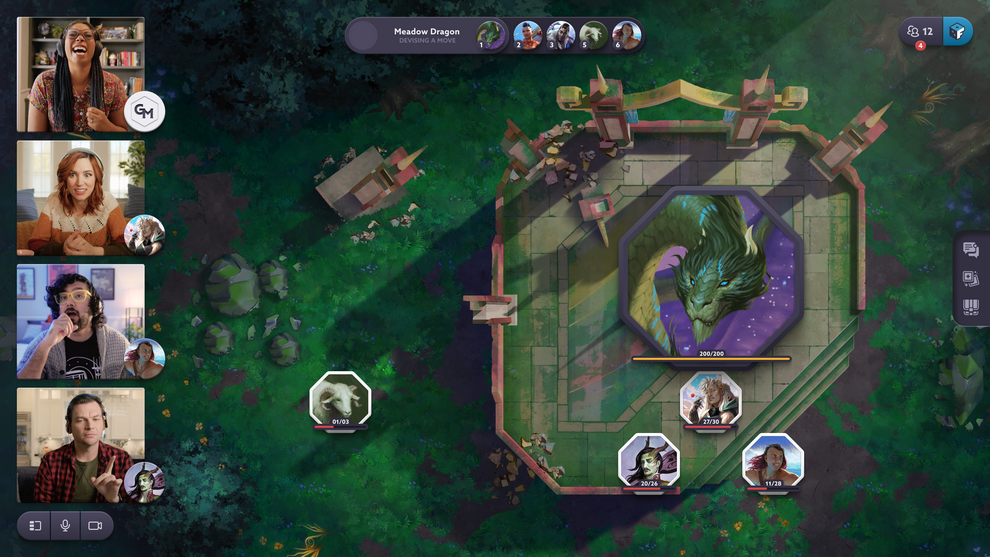
Task: Select the sheep token with 01/03 health
Action: click(340, 399)
